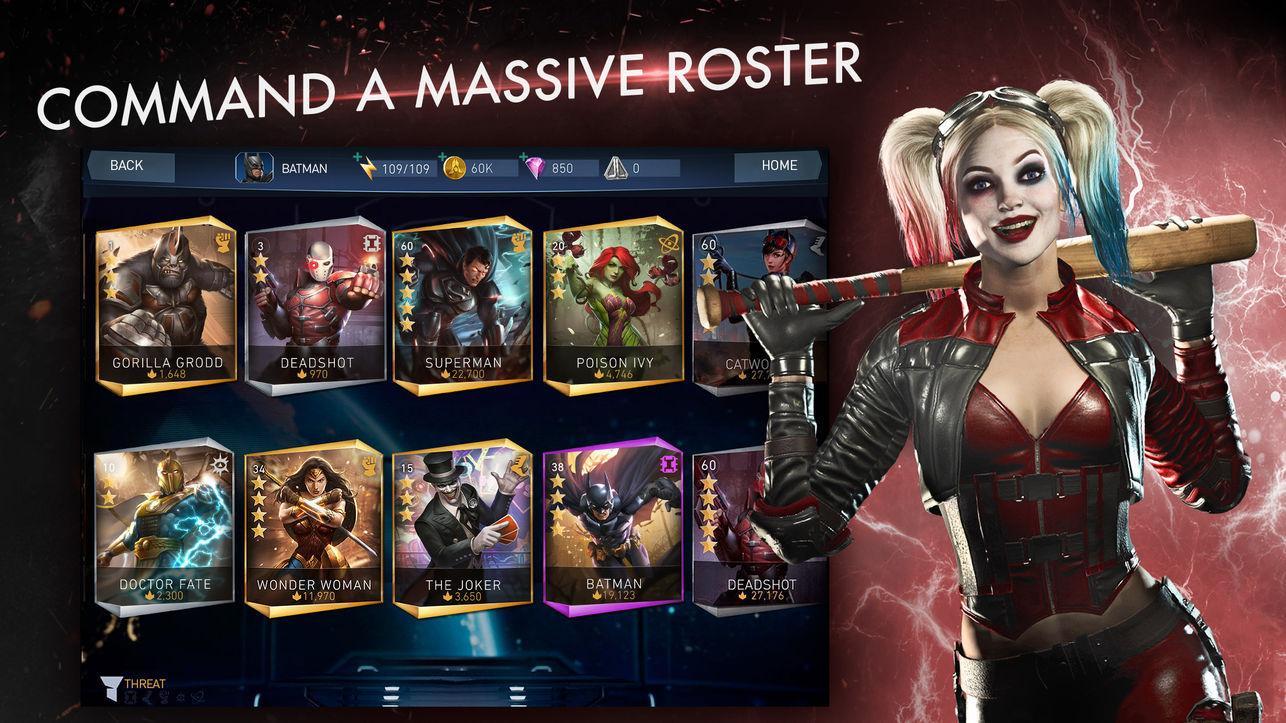The width and height of the screenshot is (1286, 723).
Task: Open the Superman hero card
Action: [x=462, y=303]
